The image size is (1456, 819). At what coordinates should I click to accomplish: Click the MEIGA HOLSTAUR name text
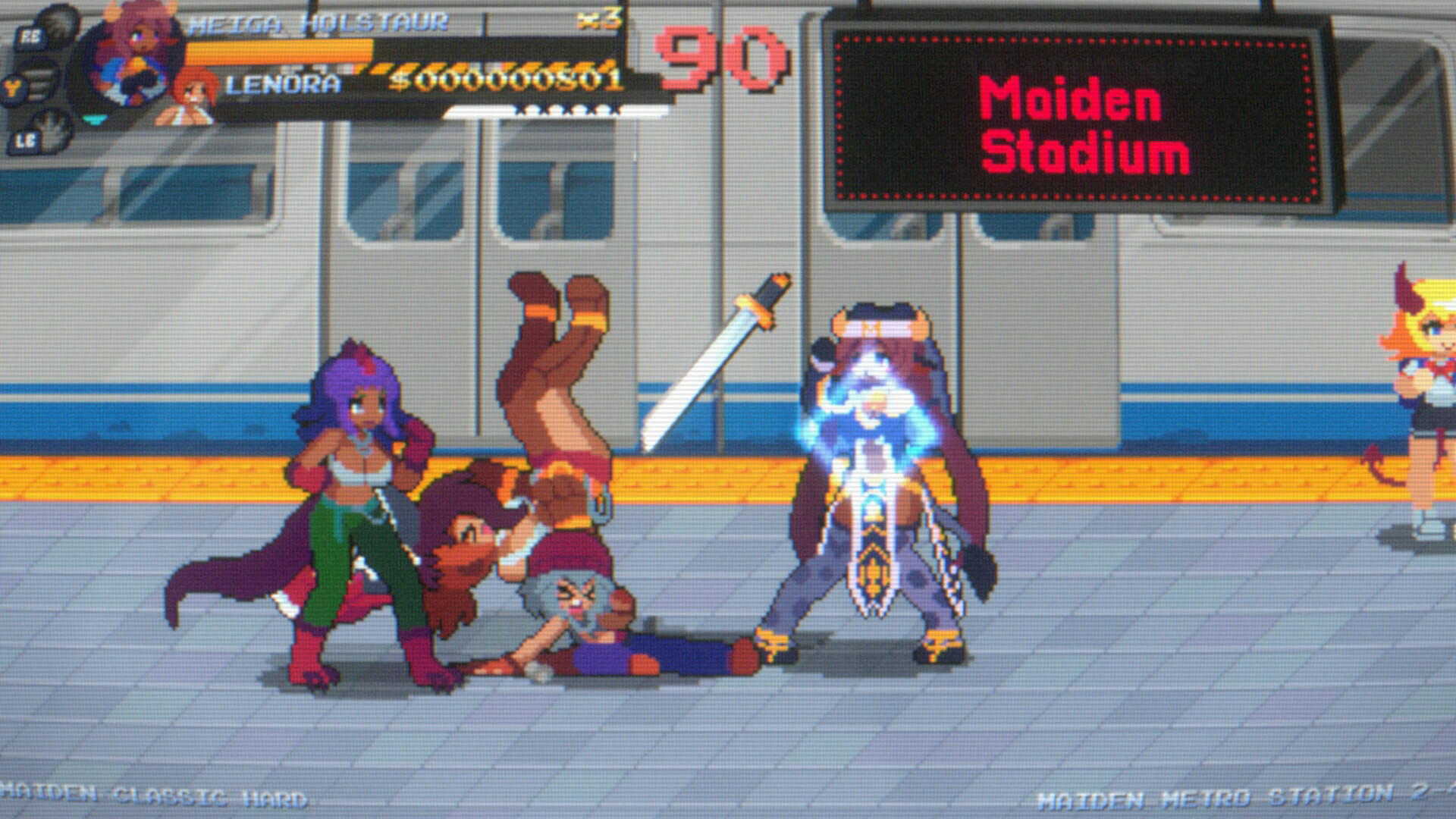coord(318,23)
